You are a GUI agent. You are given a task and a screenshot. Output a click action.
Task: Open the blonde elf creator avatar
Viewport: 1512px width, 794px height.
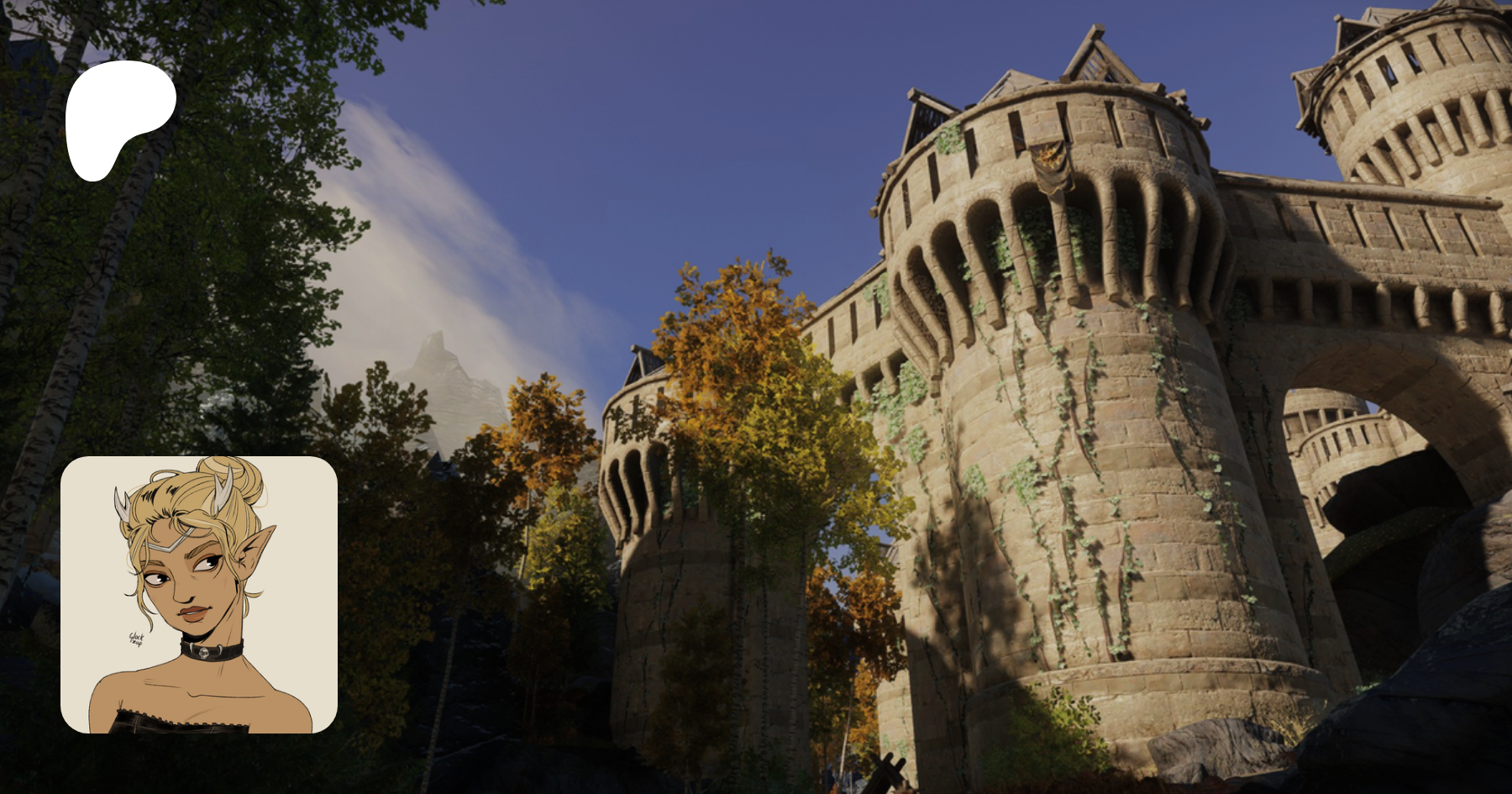click(199, 594)
